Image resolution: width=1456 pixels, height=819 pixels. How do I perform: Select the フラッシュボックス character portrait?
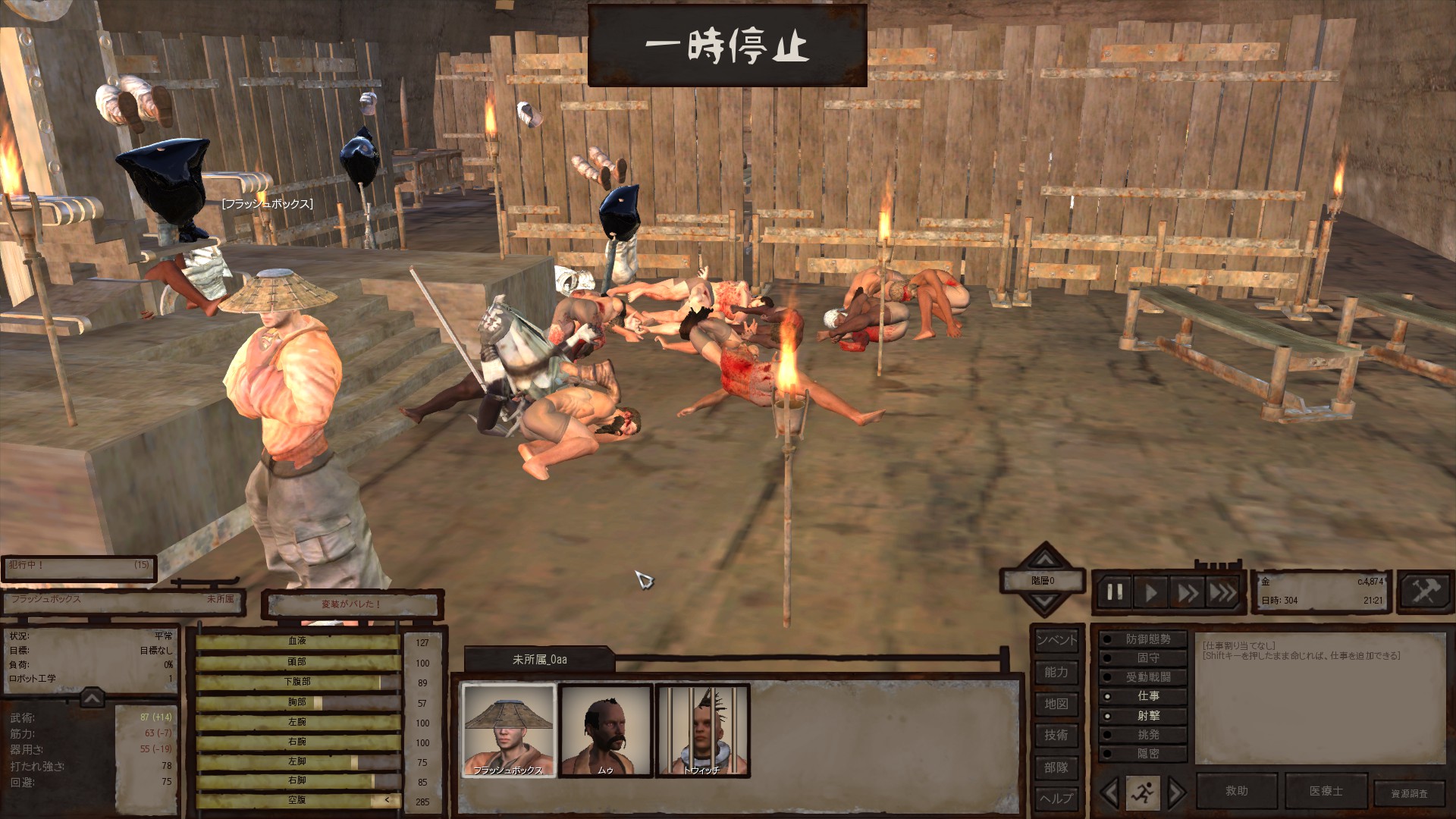coord(509,730)
